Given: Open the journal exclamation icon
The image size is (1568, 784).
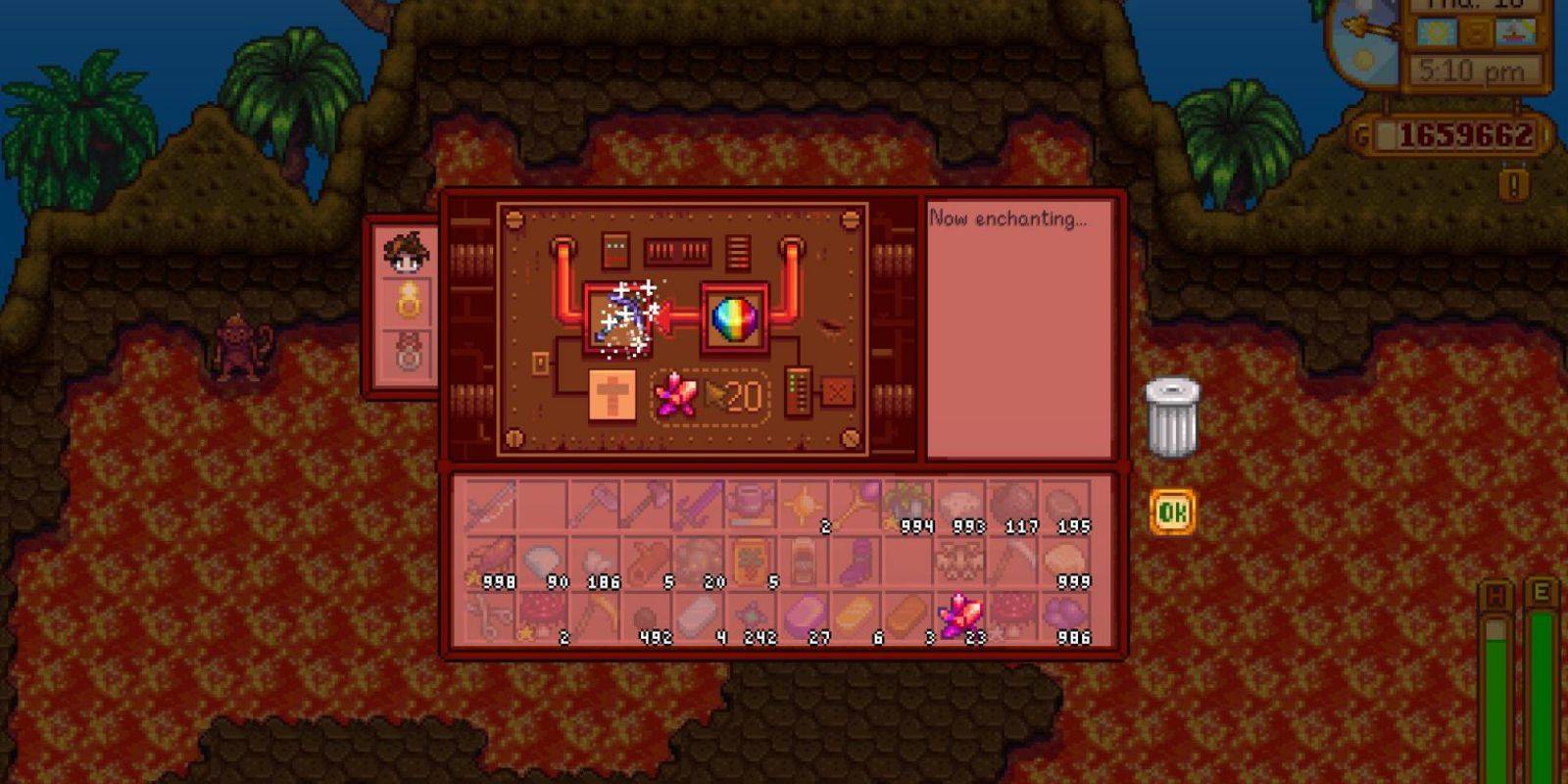Looking at the screenshot, I should [x=1514, y=184].
